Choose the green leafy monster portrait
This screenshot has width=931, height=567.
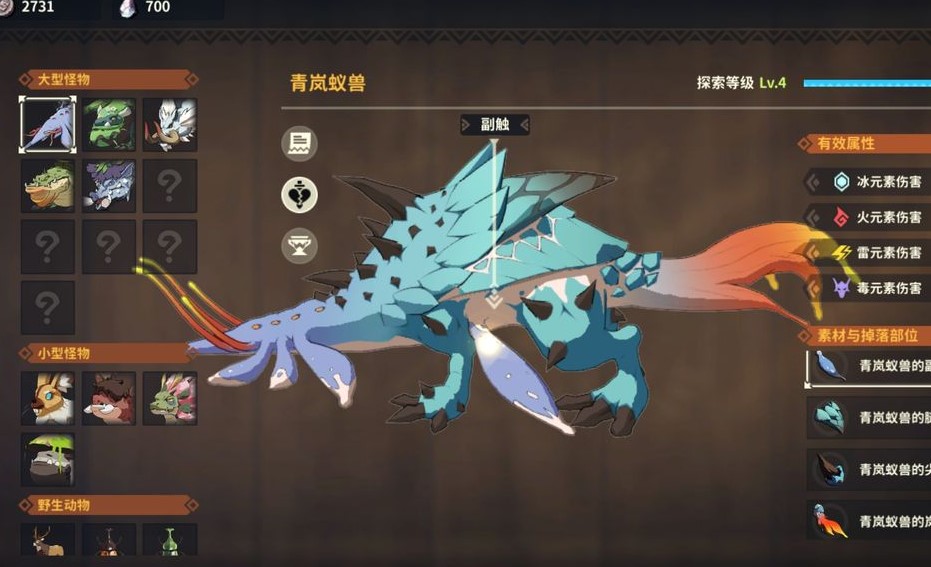tap(109, 125)
